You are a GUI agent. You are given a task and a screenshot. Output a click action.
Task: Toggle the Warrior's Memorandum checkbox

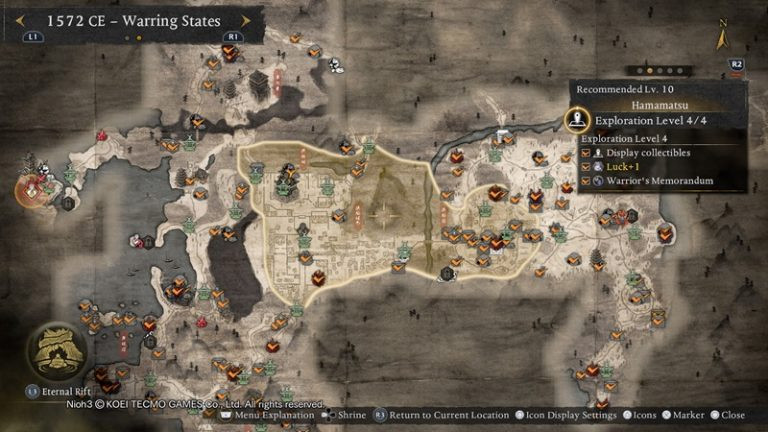(587, 183)
